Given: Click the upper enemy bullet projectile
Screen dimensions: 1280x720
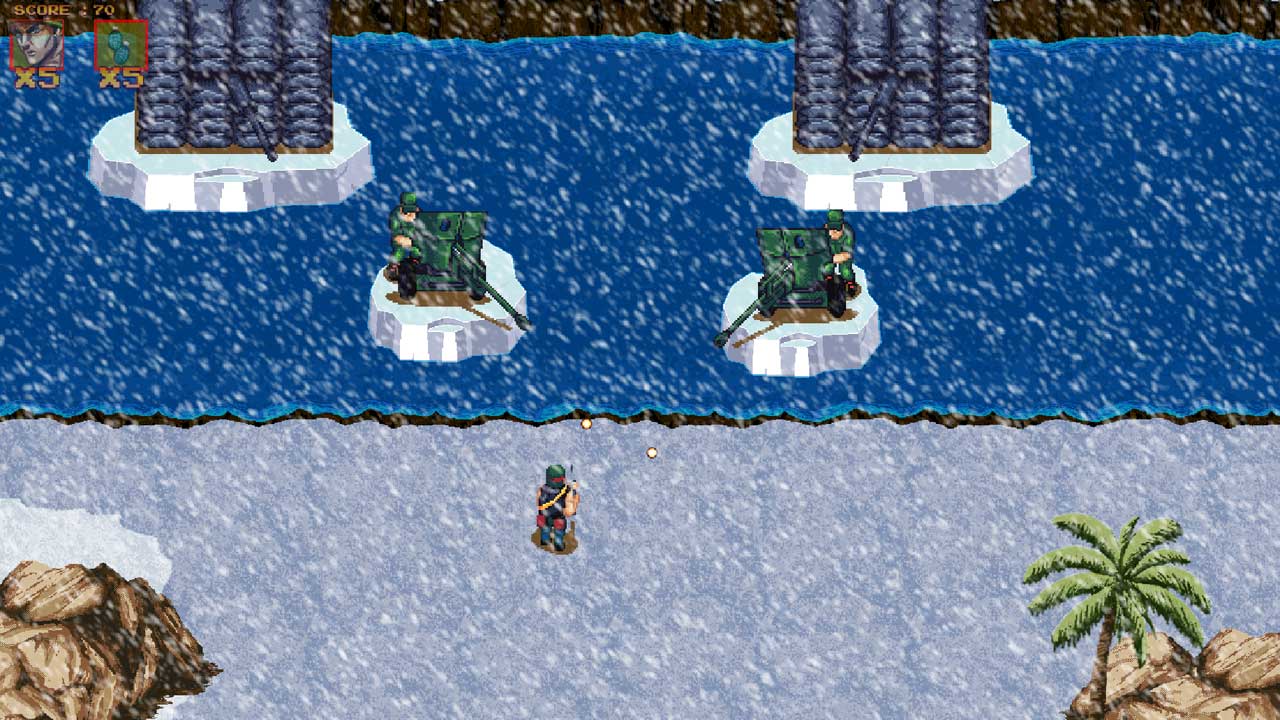Looking at the screenshot, I should (x=585, y=422).
